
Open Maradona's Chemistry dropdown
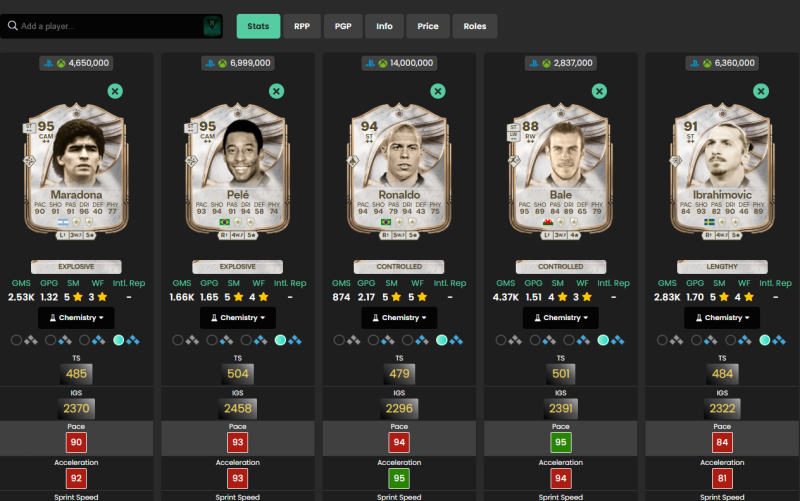pos(76,318)
